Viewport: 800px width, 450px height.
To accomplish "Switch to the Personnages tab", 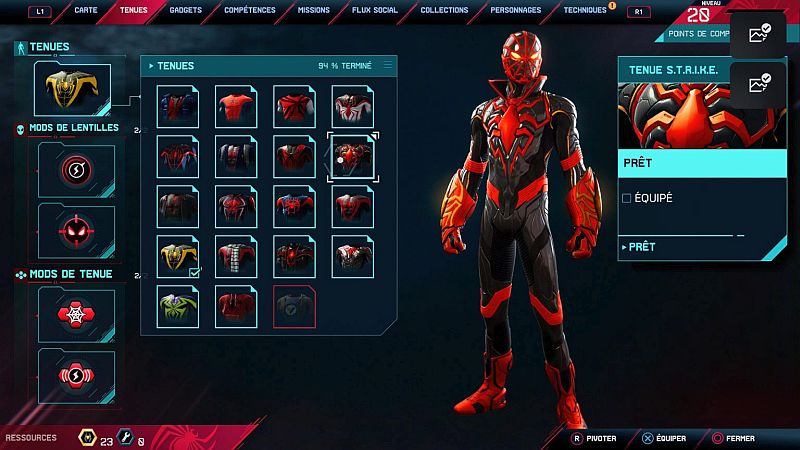I will pos(516,10).
